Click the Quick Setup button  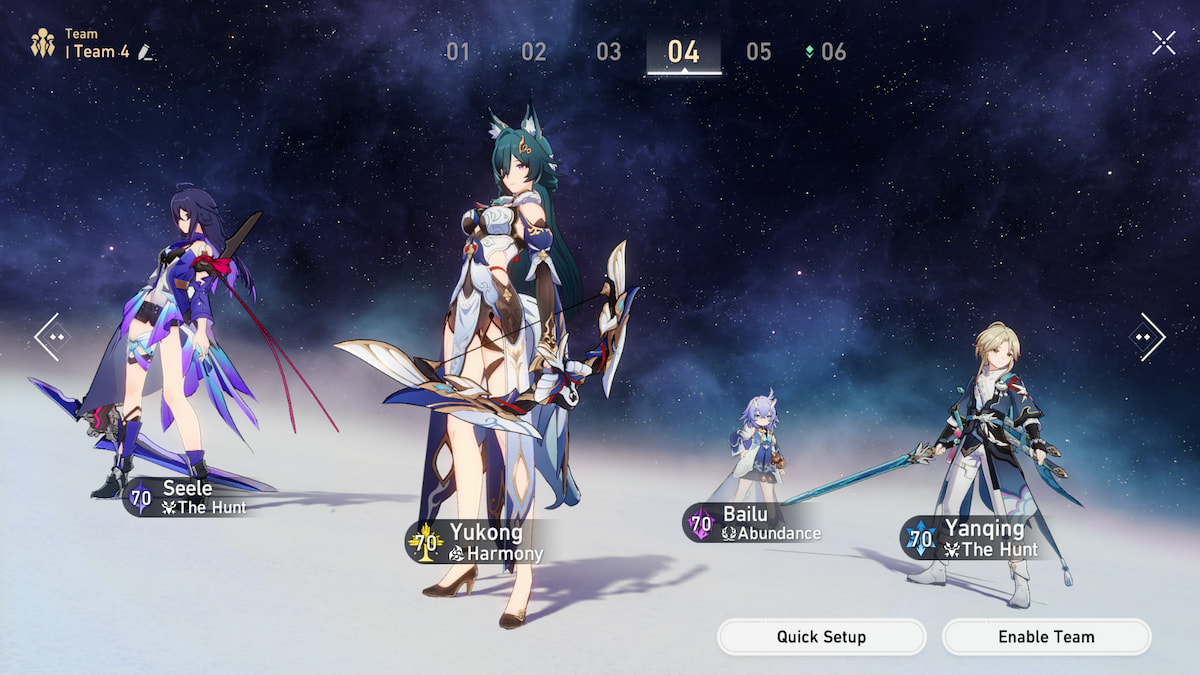[x=821, y=637]
